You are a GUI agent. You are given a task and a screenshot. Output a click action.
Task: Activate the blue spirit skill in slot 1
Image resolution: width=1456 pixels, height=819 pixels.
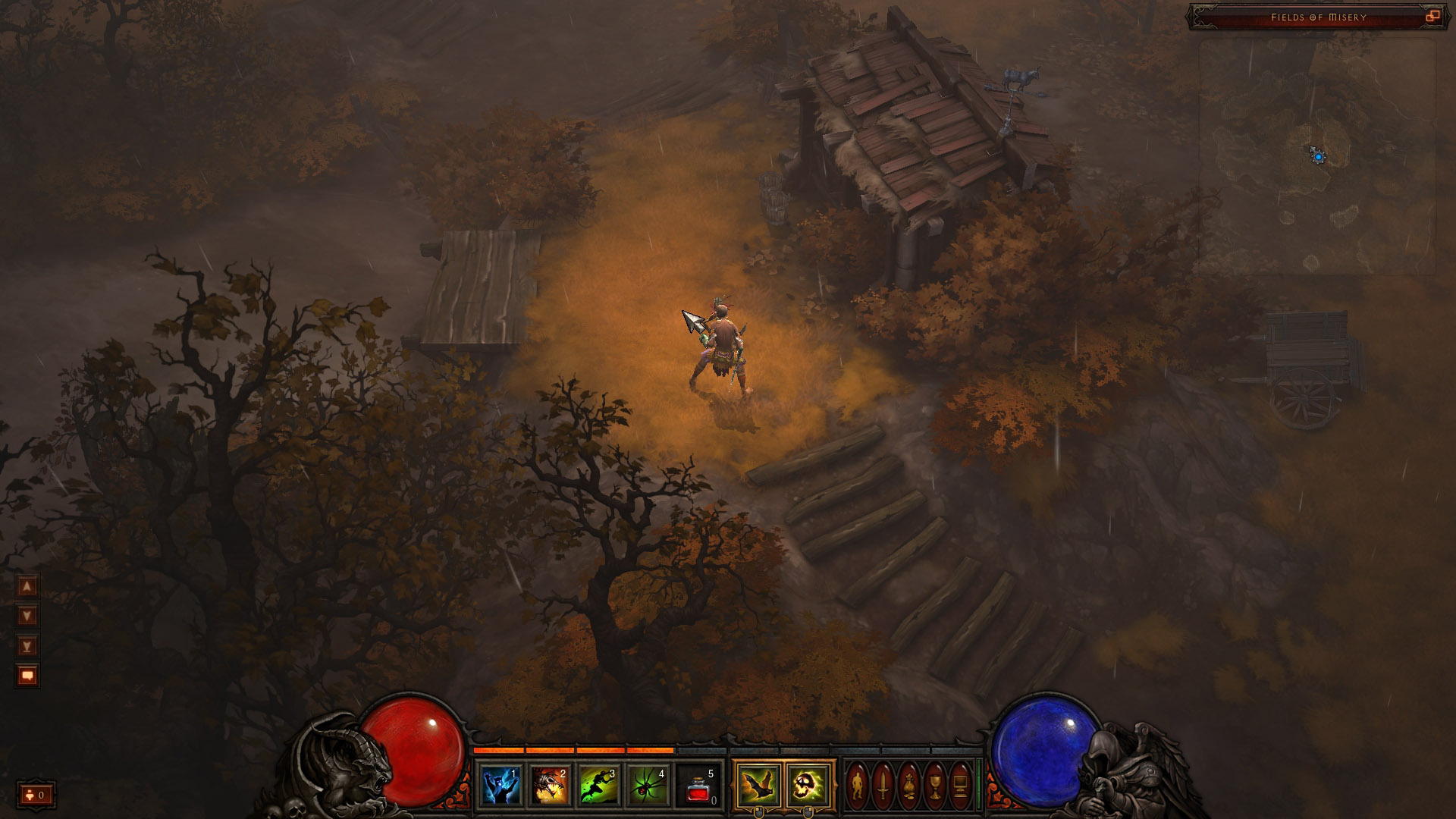pos(501,785)
